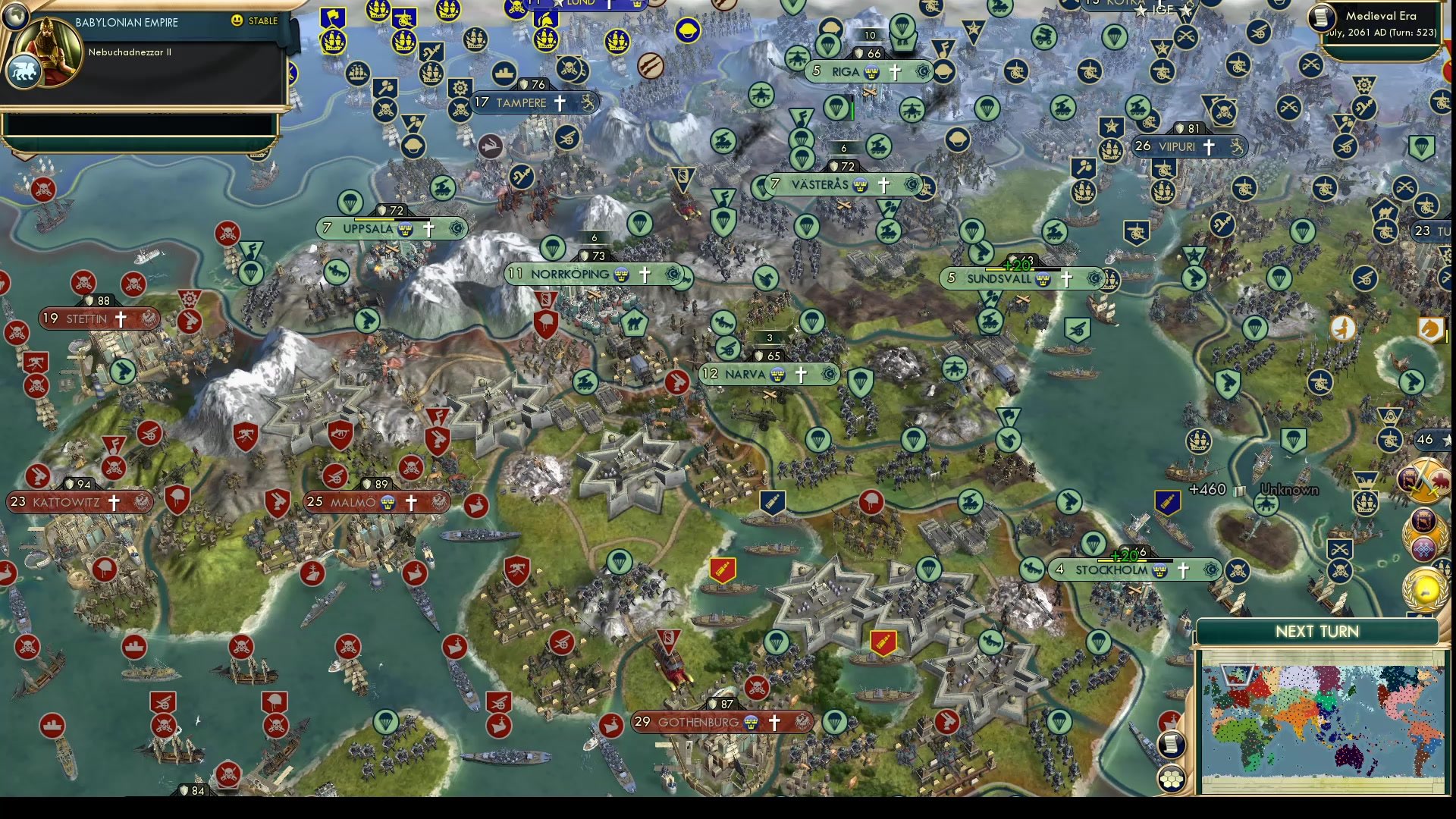Open the notification log scroll icon

point(1172,743)
